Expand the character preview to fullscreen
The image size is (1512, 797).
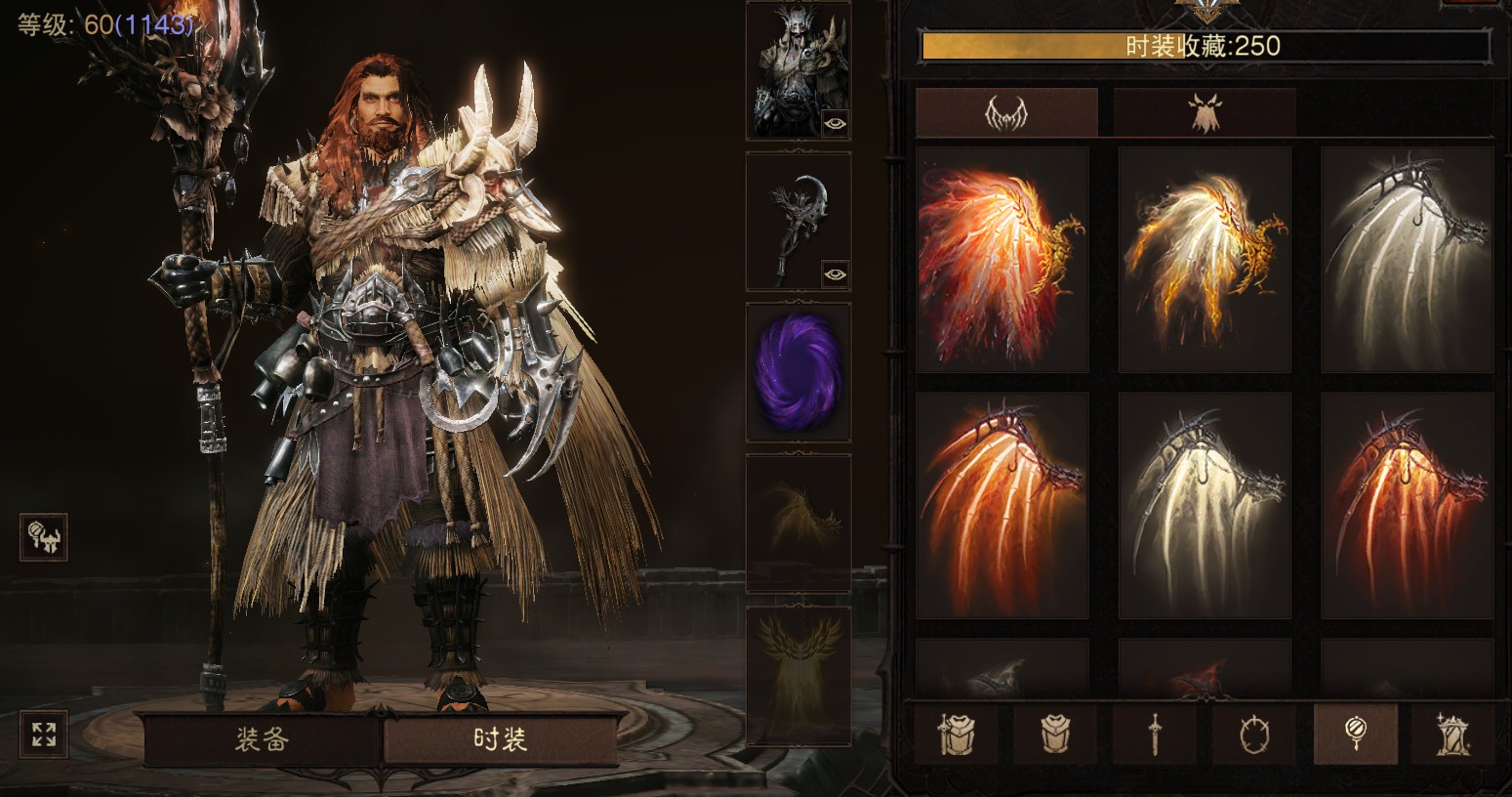coord(44,734)
